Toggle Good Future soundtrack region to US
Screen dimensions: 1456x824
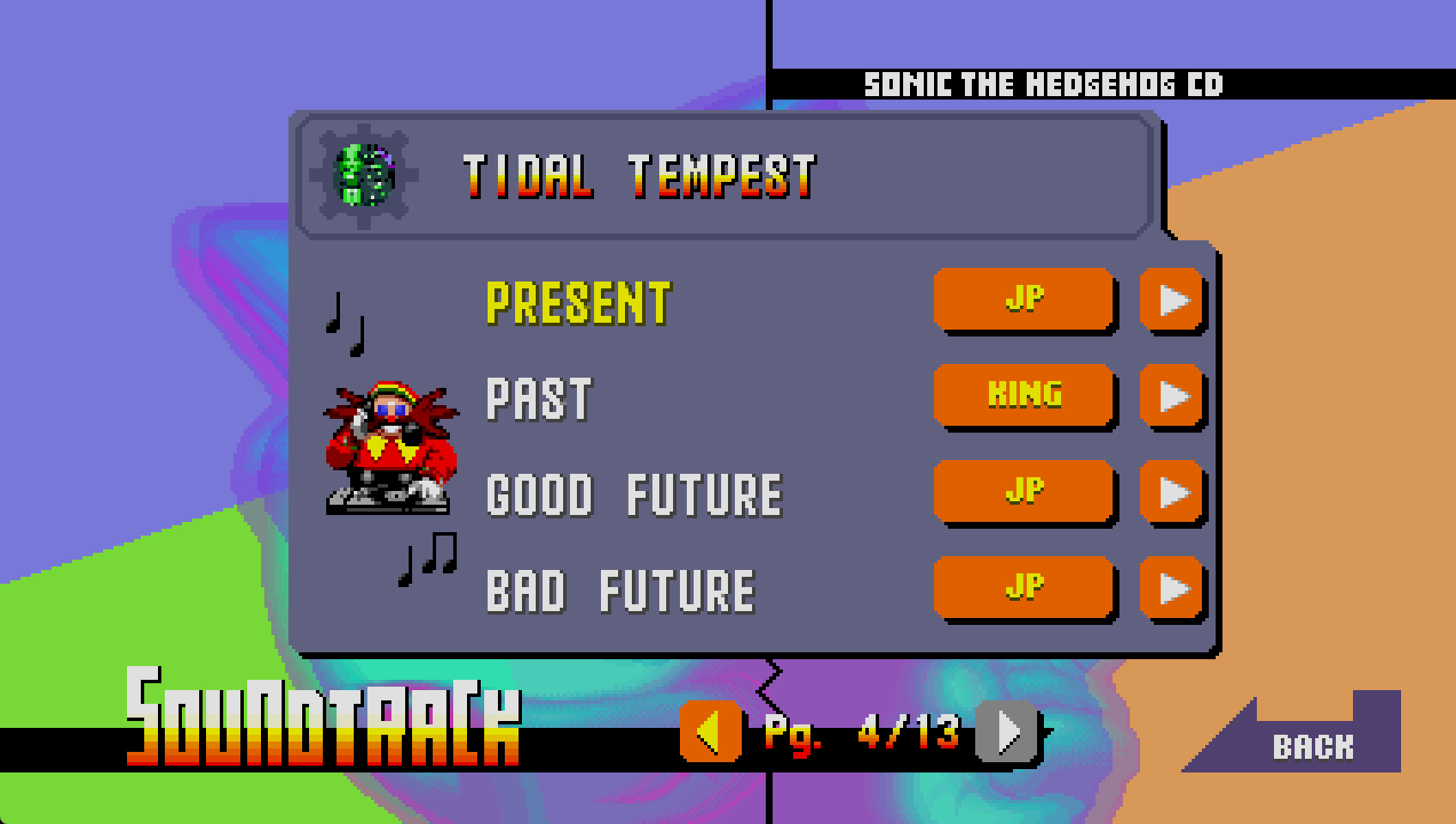pyautogui.click(x=1024, y=493)
